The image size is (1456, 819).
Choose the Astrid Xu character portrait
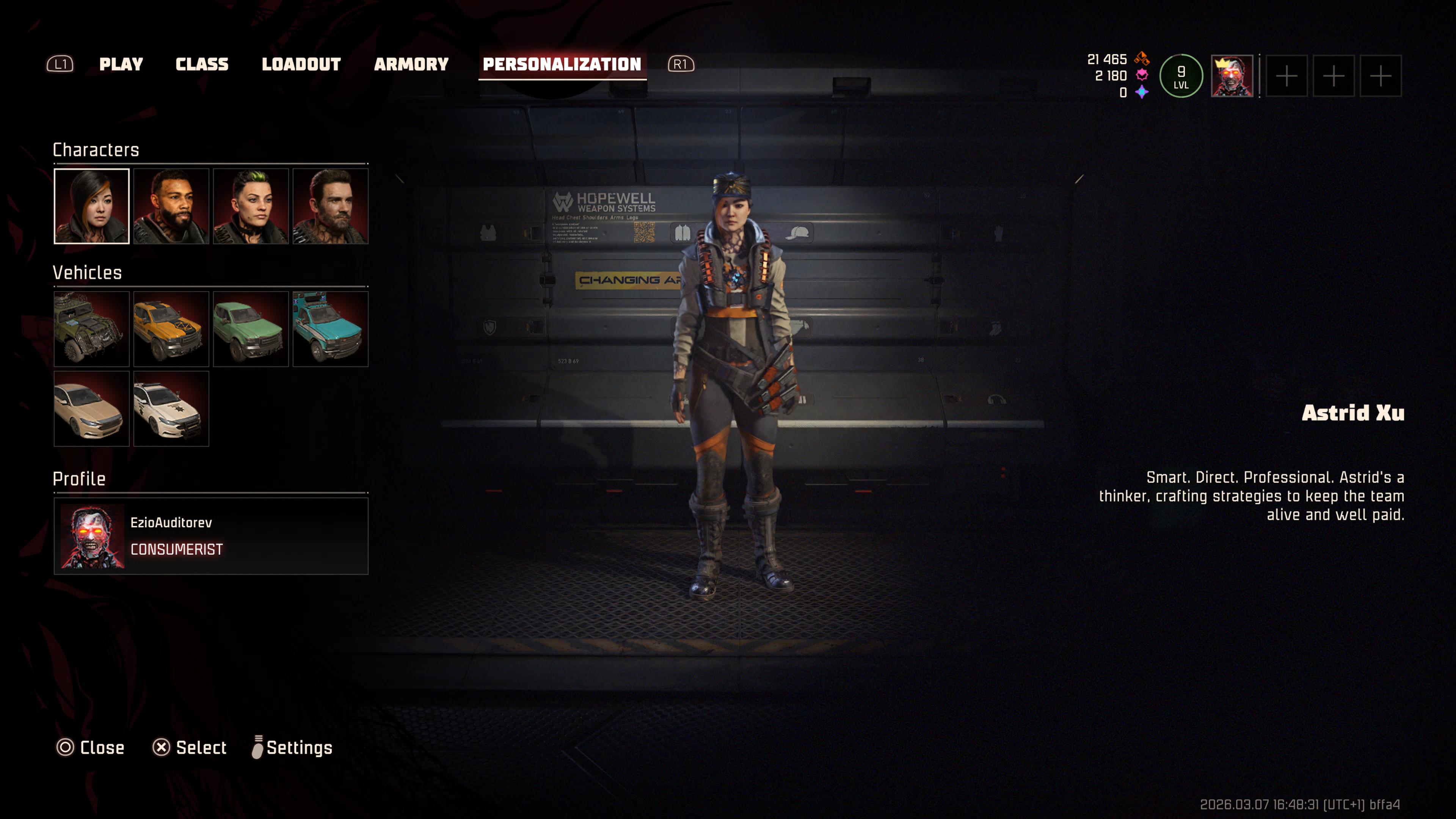pyautogui.click(x=91, y=206)
